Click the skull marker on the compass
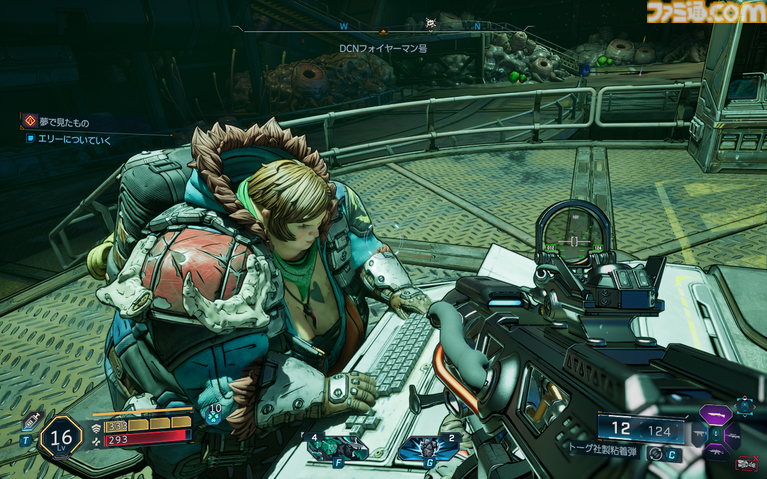This screenshot has width=767, height=479. [431, 23]
